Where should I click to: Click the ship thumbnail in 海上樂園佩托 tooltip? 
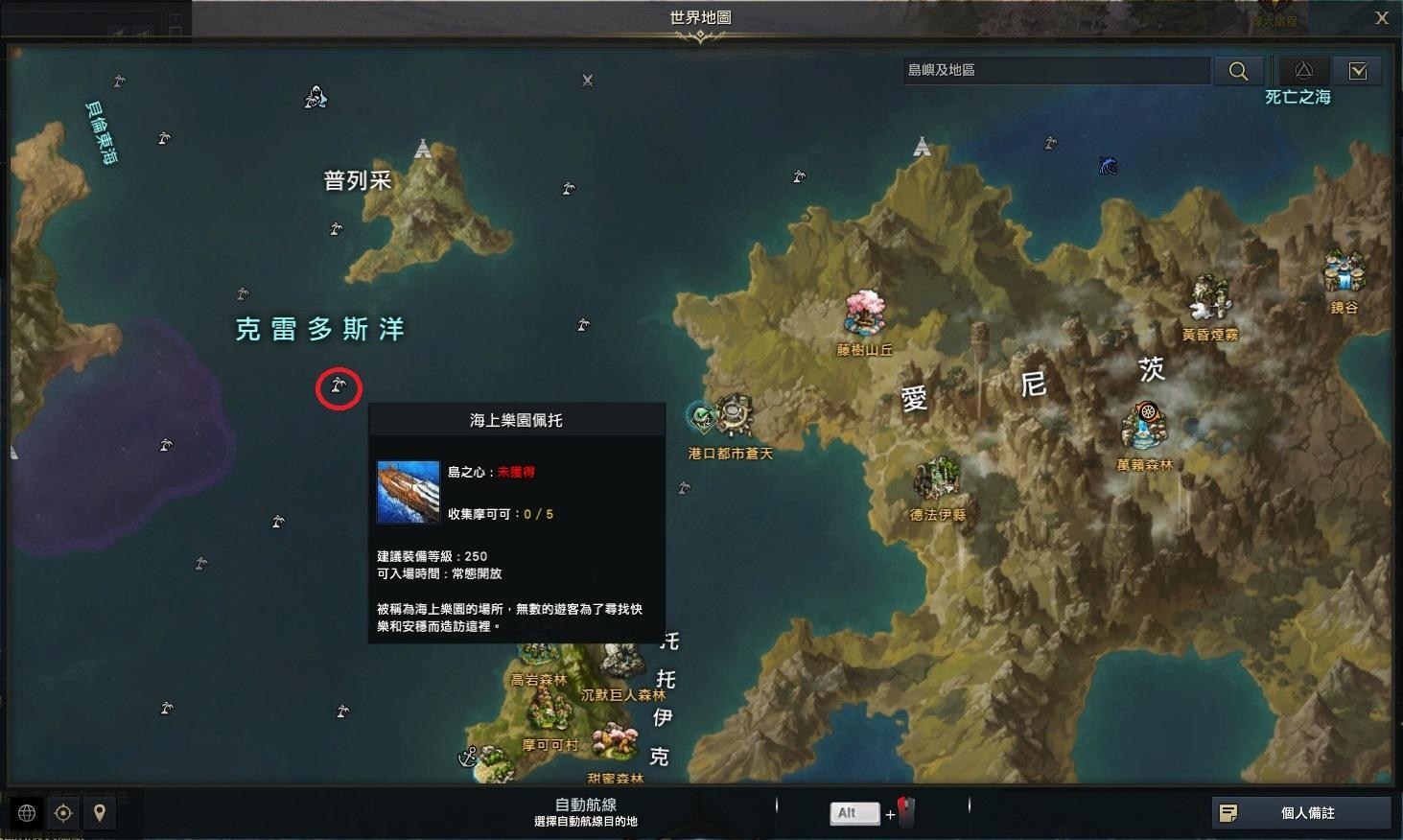tap(408, 491)
